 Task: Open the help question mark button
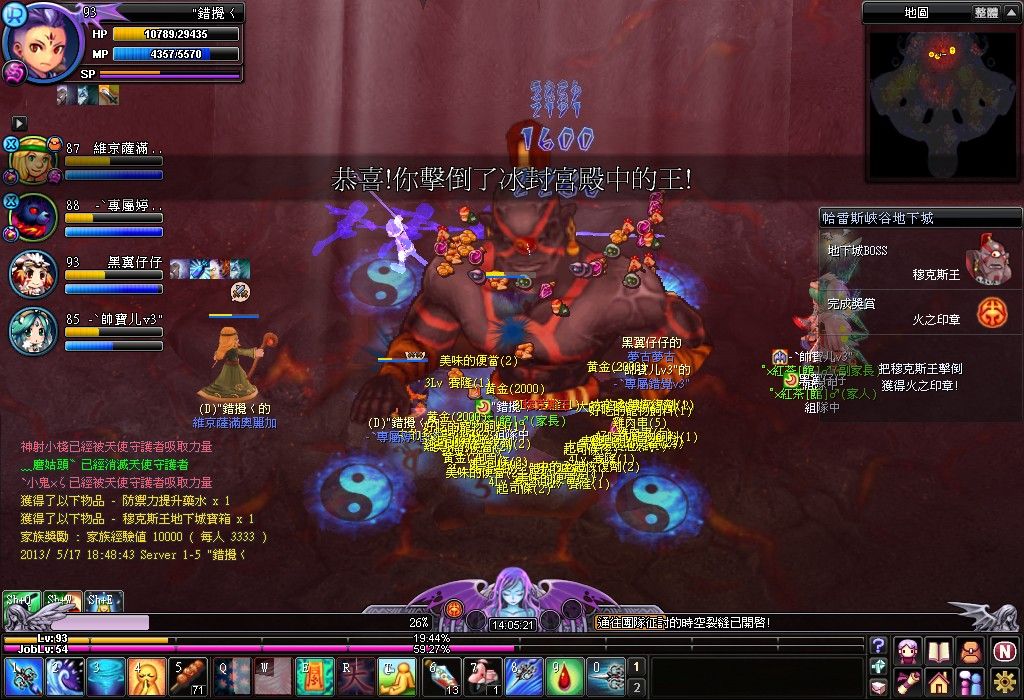[x=878, y=646]
